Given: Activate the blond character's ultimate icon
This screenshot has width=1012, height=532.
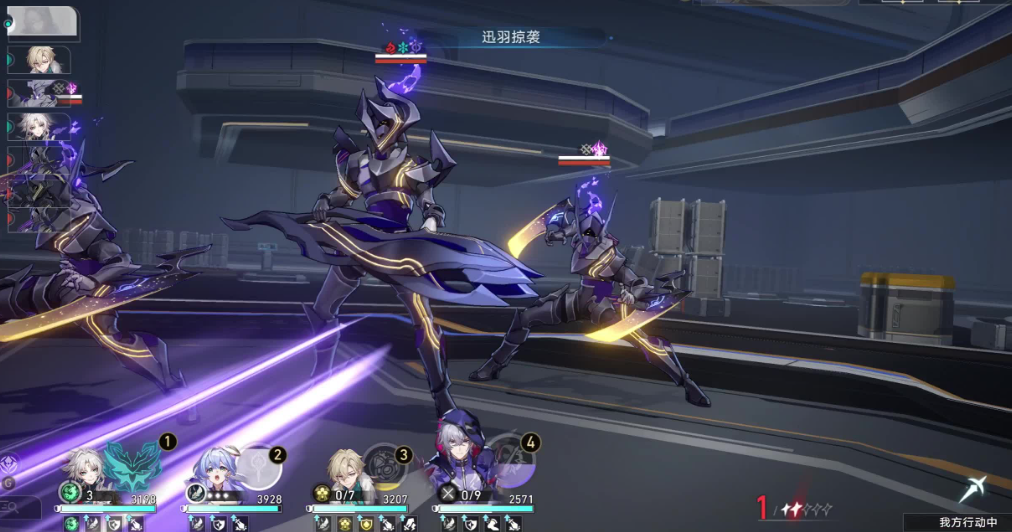Looking at the screenshot, I should [x=385, y=466].
